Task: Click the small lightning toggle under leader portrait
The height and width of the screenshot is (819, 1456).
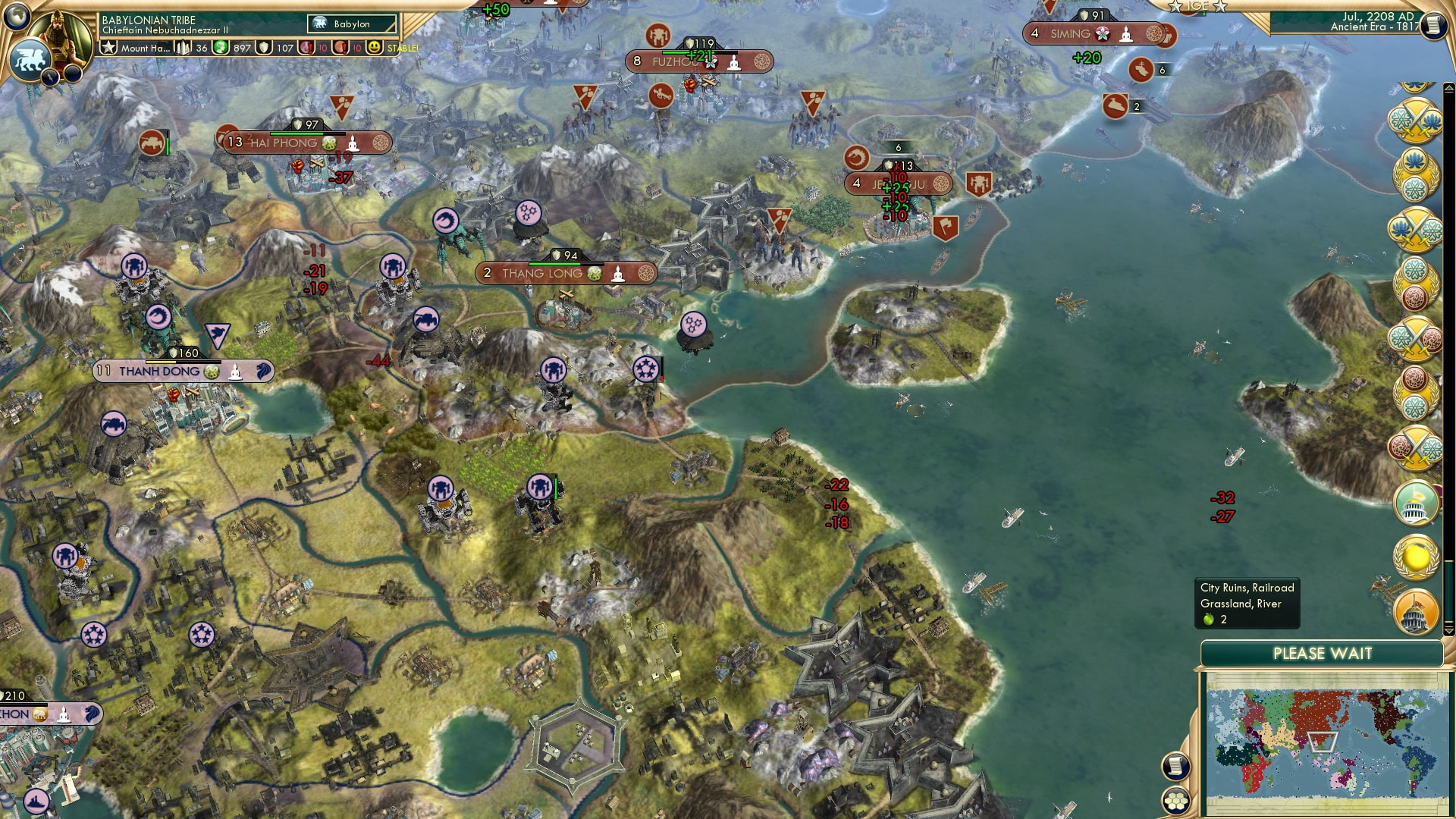Action: tap(51, 78)
